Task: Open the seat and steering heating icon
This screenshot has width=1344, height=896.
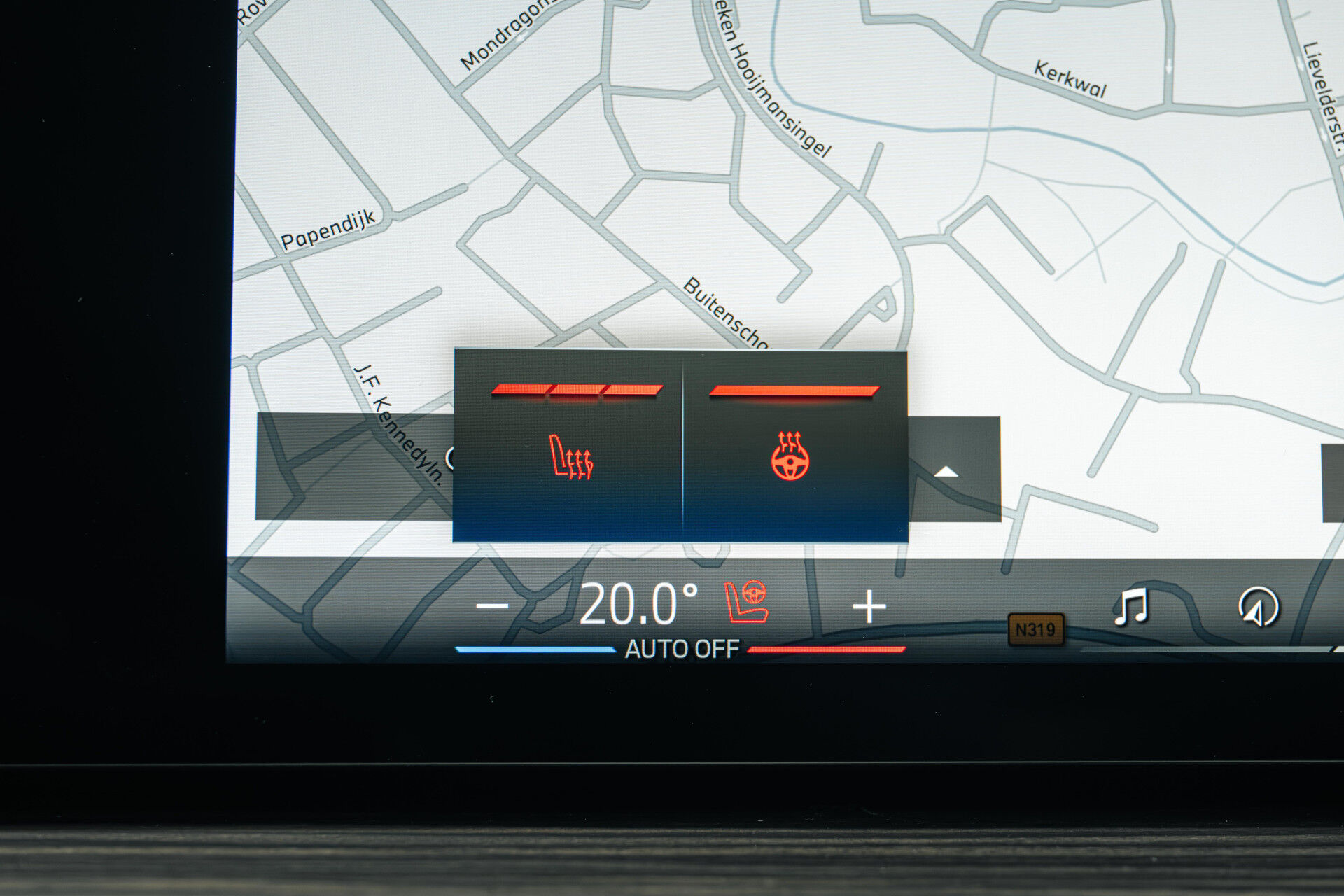Action: (x=747, y=602)
